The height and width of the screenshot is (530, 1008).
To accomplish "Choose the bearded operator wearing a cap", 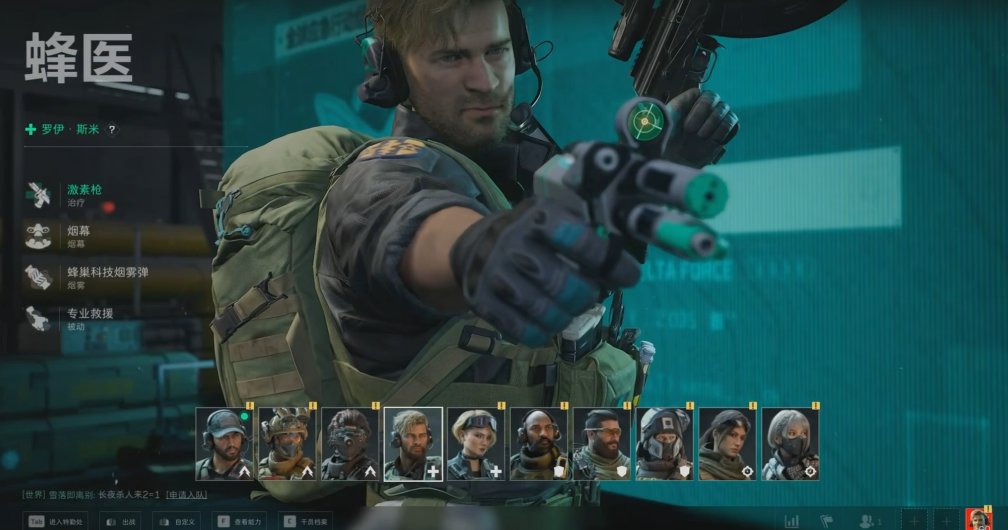I will 224,444.
